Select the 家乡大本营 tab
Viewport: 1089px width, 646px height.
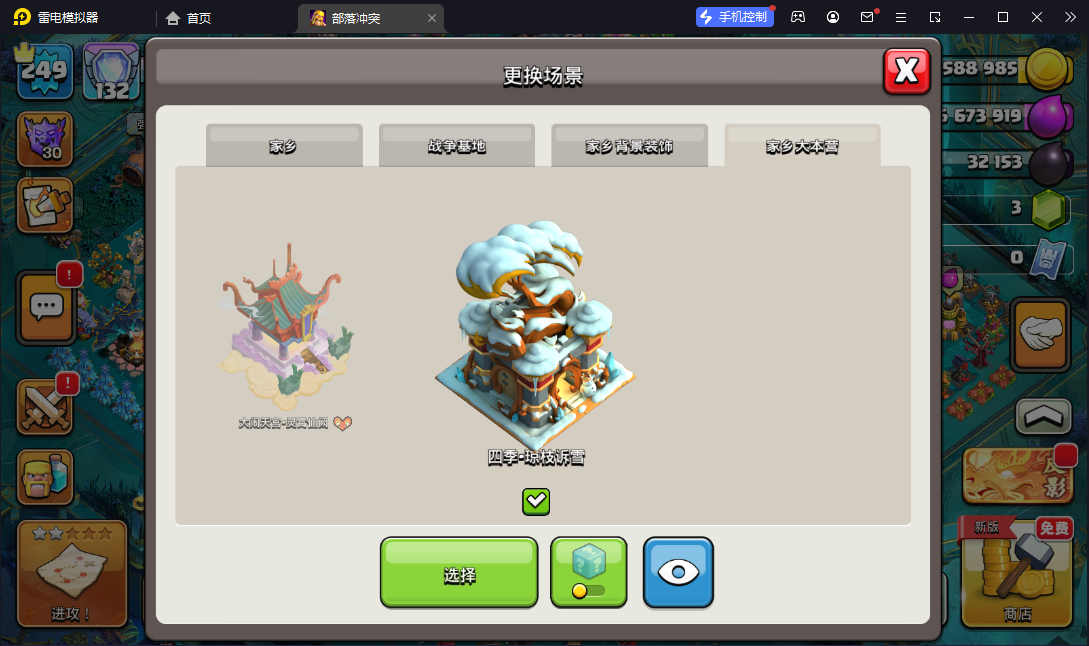pyautogui.click(x=802, y=146)
